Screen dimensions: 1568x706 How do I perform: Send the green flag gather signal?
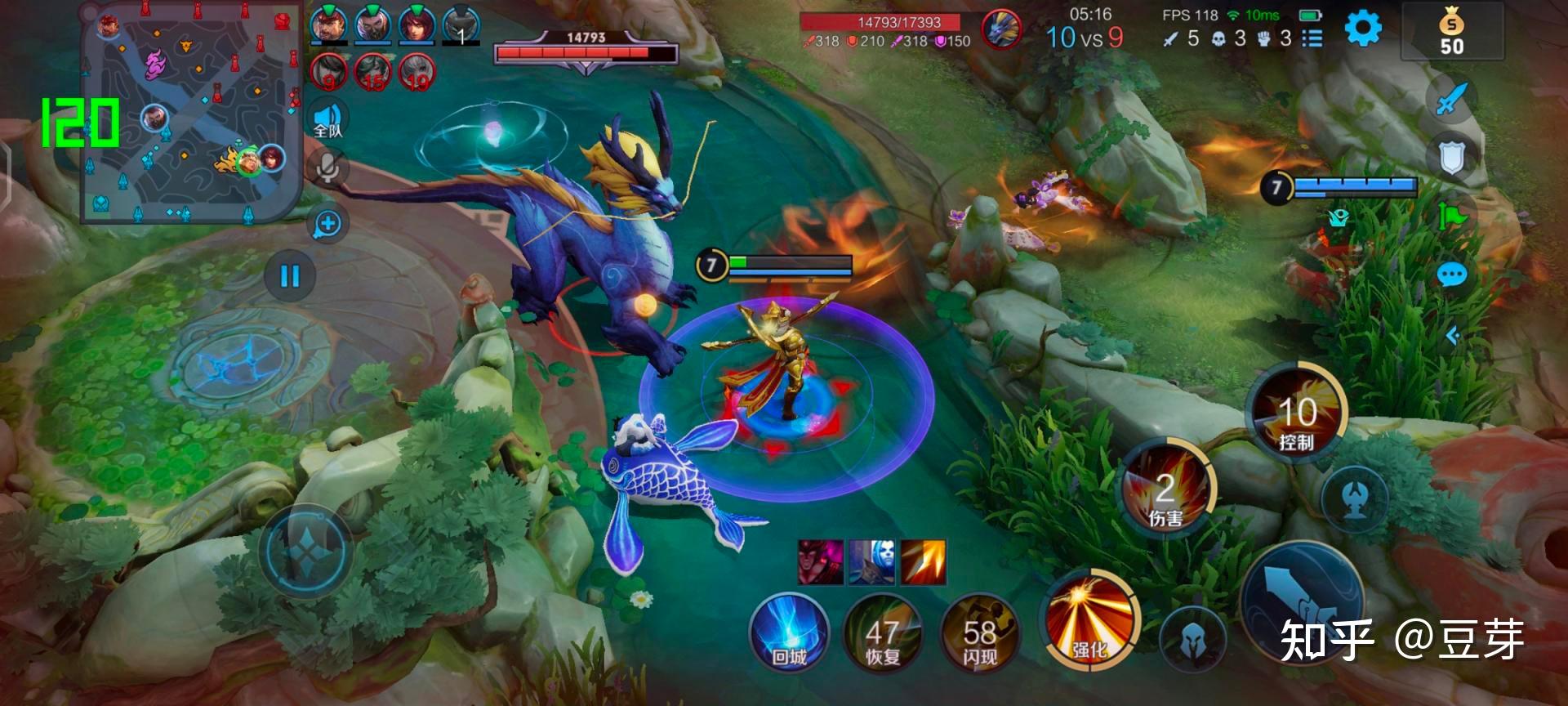pos(1452,216)
